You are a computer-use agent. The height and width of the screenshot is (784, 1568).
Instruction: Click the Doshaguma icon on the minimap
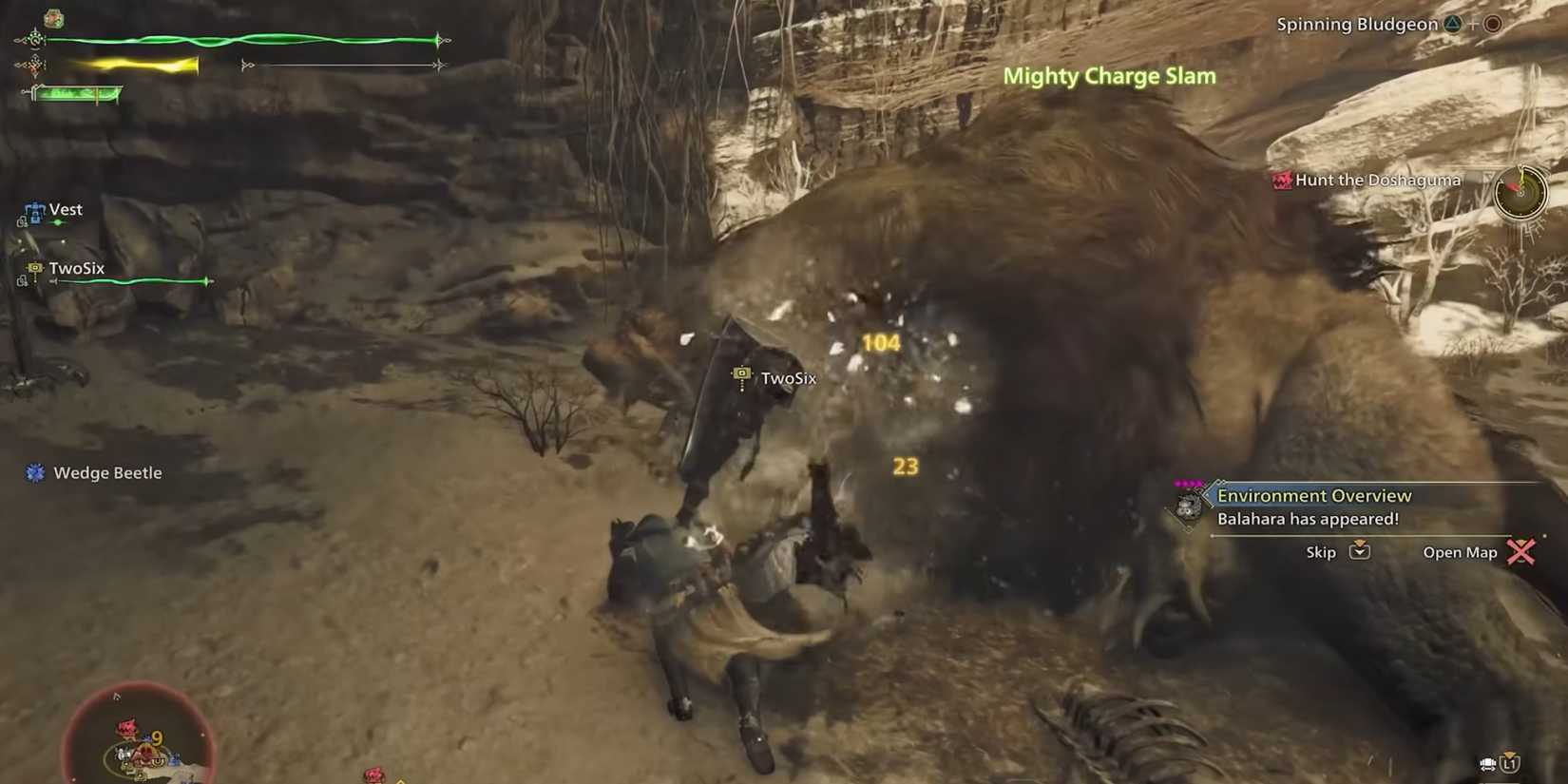point(126,725)
